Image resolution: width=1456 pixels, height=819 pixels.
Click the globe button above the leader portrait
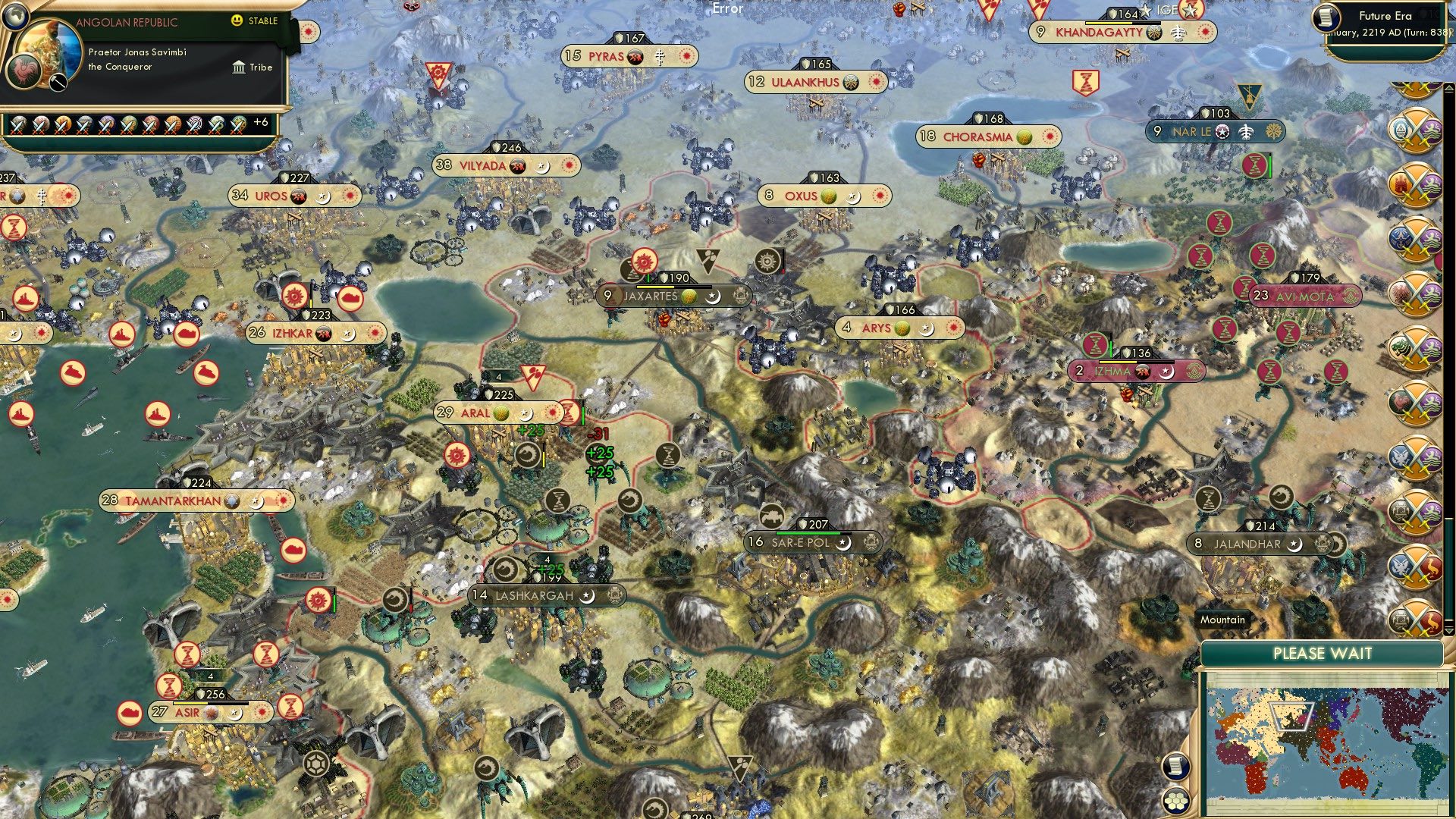click(x=15, y=15)
